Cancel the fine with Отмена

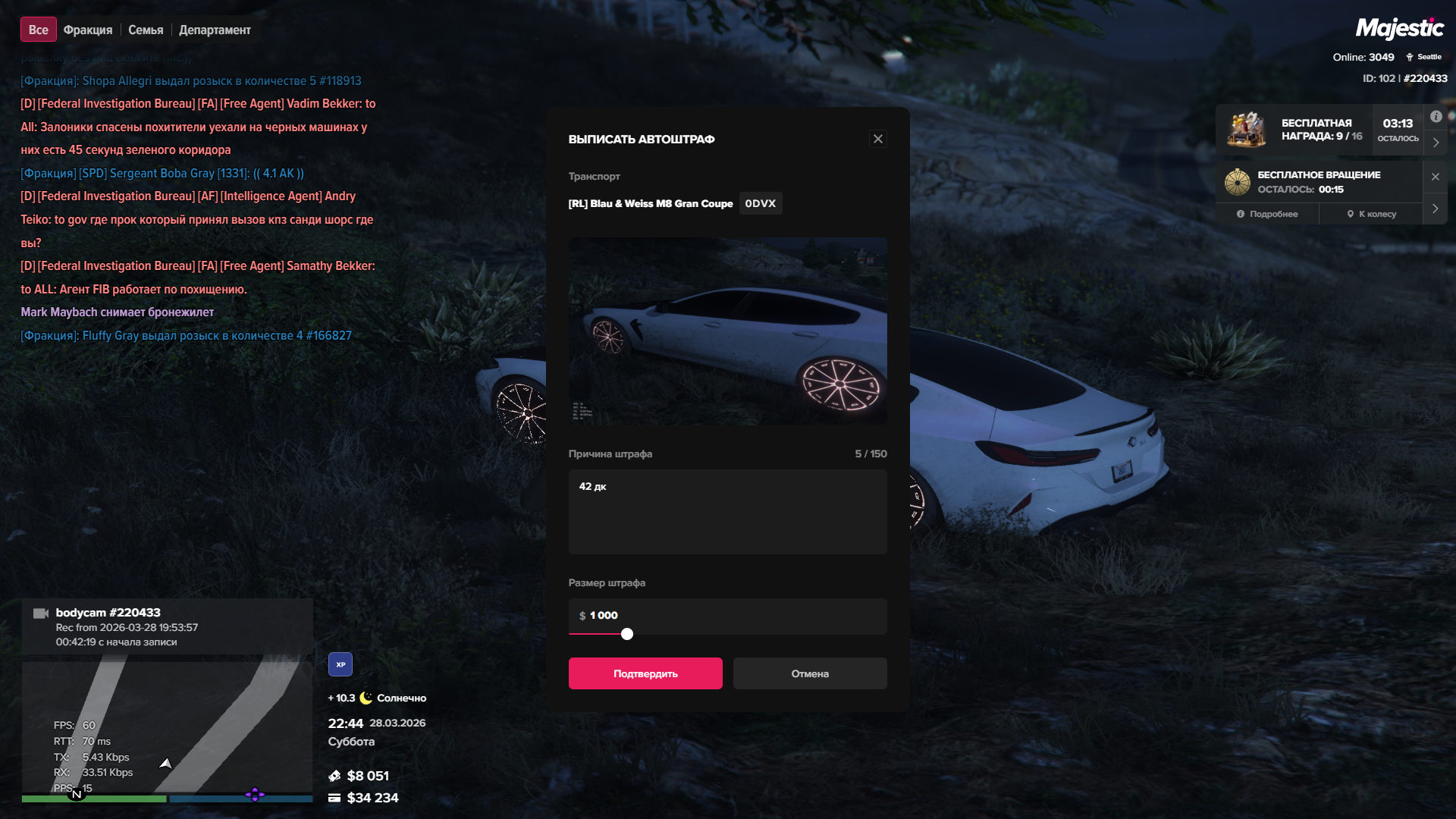[x=810, y=673]
